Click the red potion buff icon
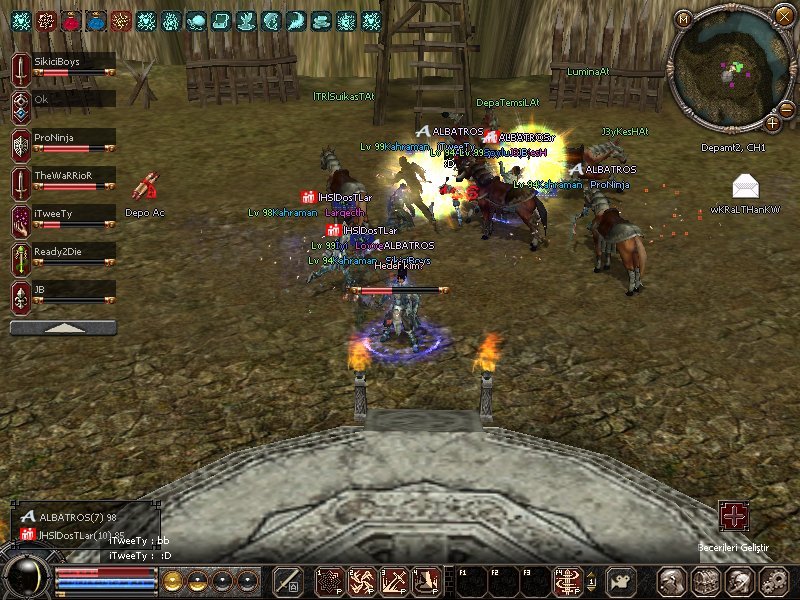The width and height of the screenshot is (800, 600). [x=72, y=20]
